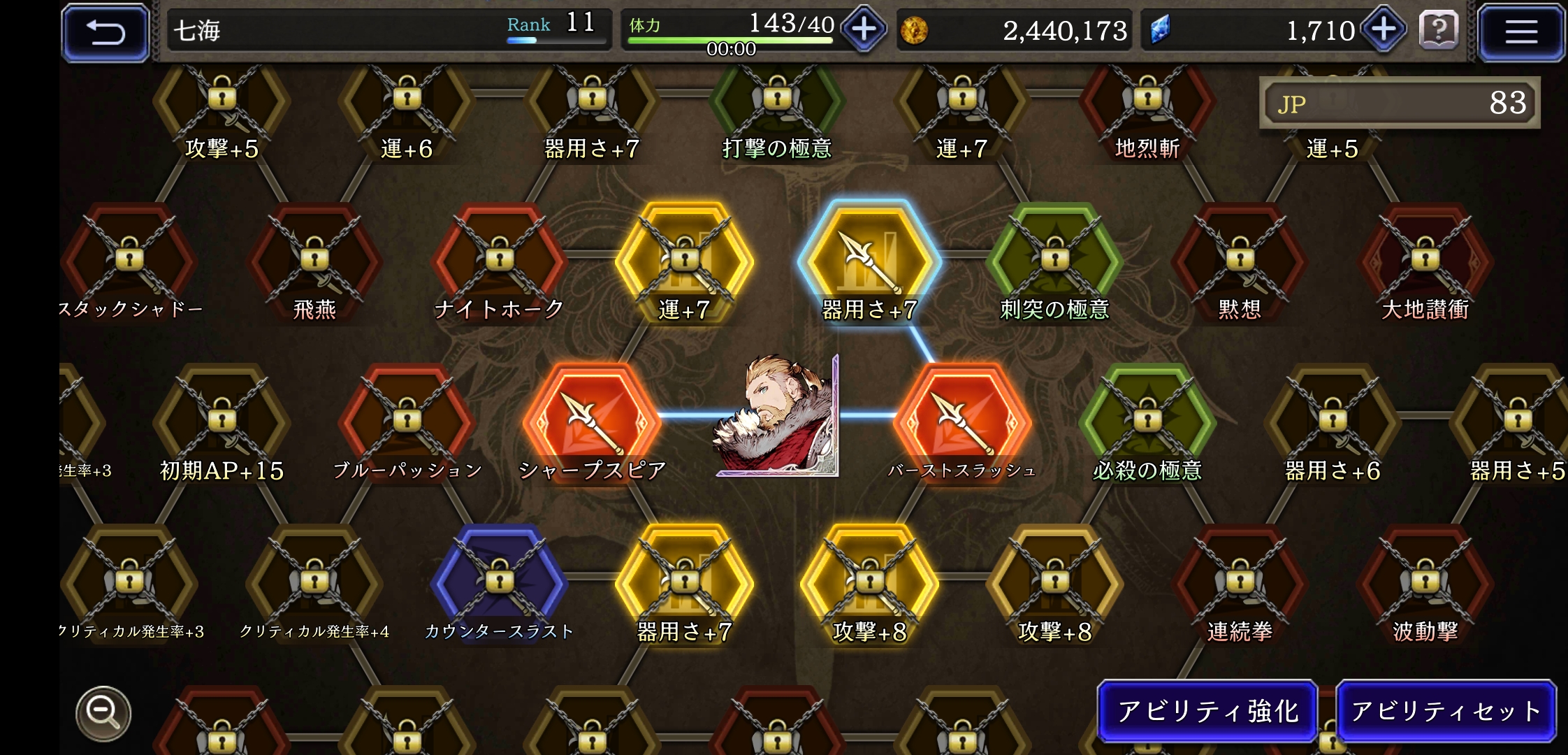The image size is (1568, 755).
Task: Select the locked 大地讃衝 node
Action: click(1425, 260)
